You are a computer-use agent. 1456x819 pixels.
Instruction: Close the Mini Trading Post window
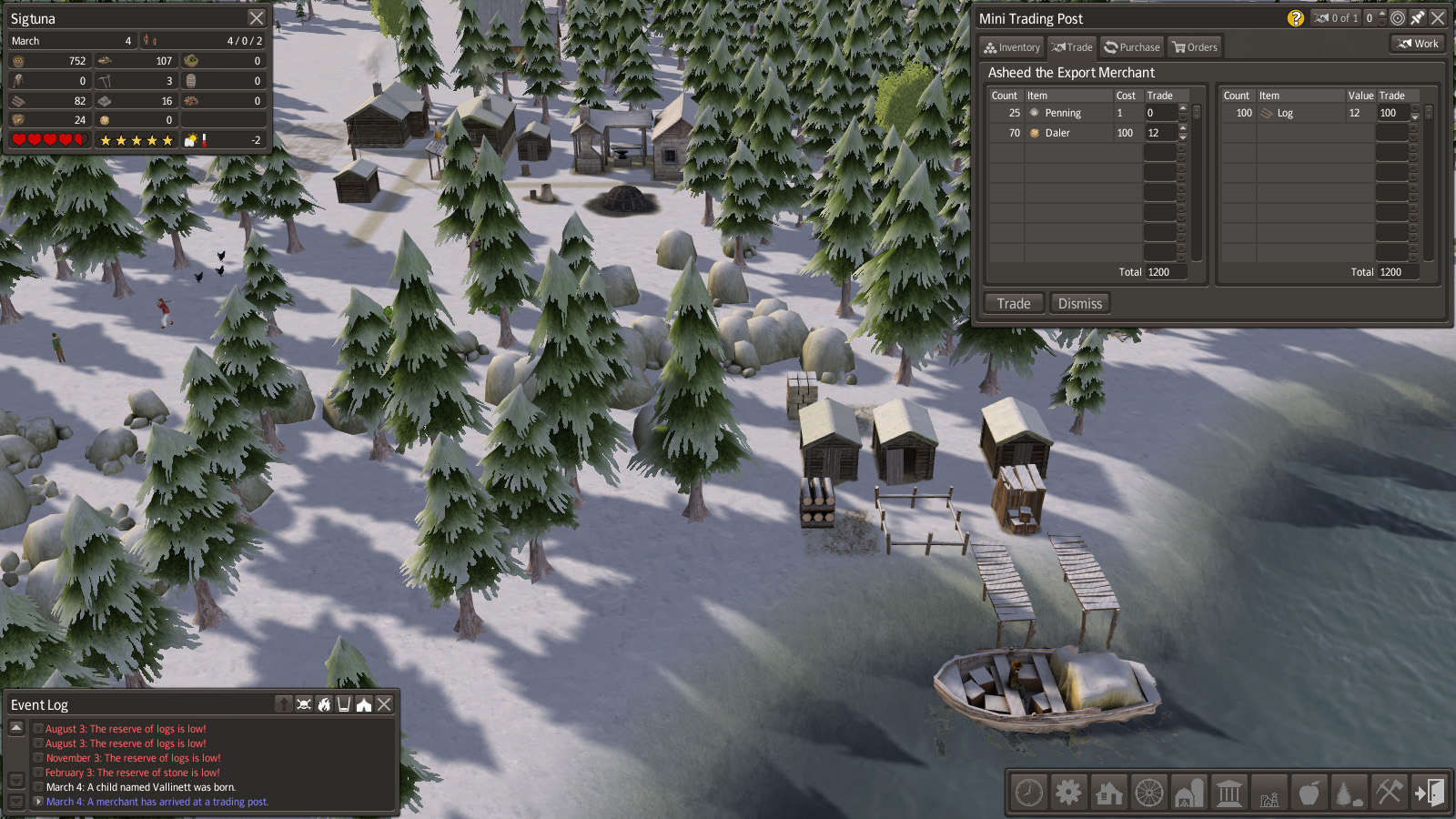coord(1438,18)
